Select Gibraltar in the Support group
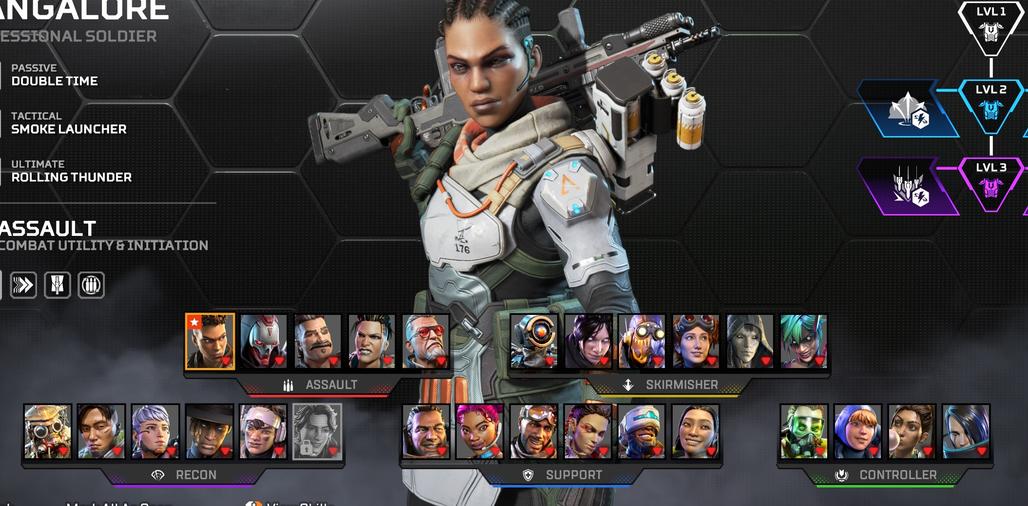The width and height of the screenshot is (1028, 506). [x=426, y=431]
